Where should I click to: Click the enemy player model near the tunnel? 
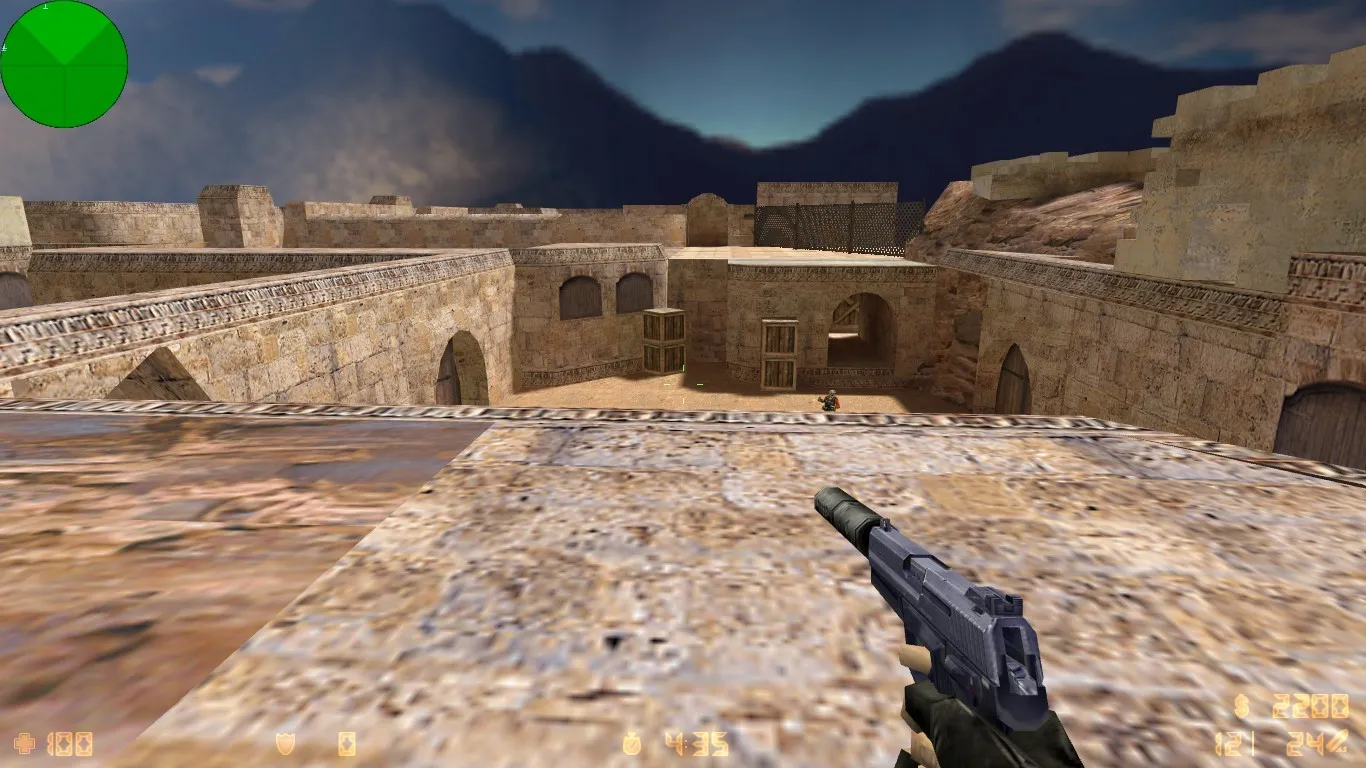(828, 400)
